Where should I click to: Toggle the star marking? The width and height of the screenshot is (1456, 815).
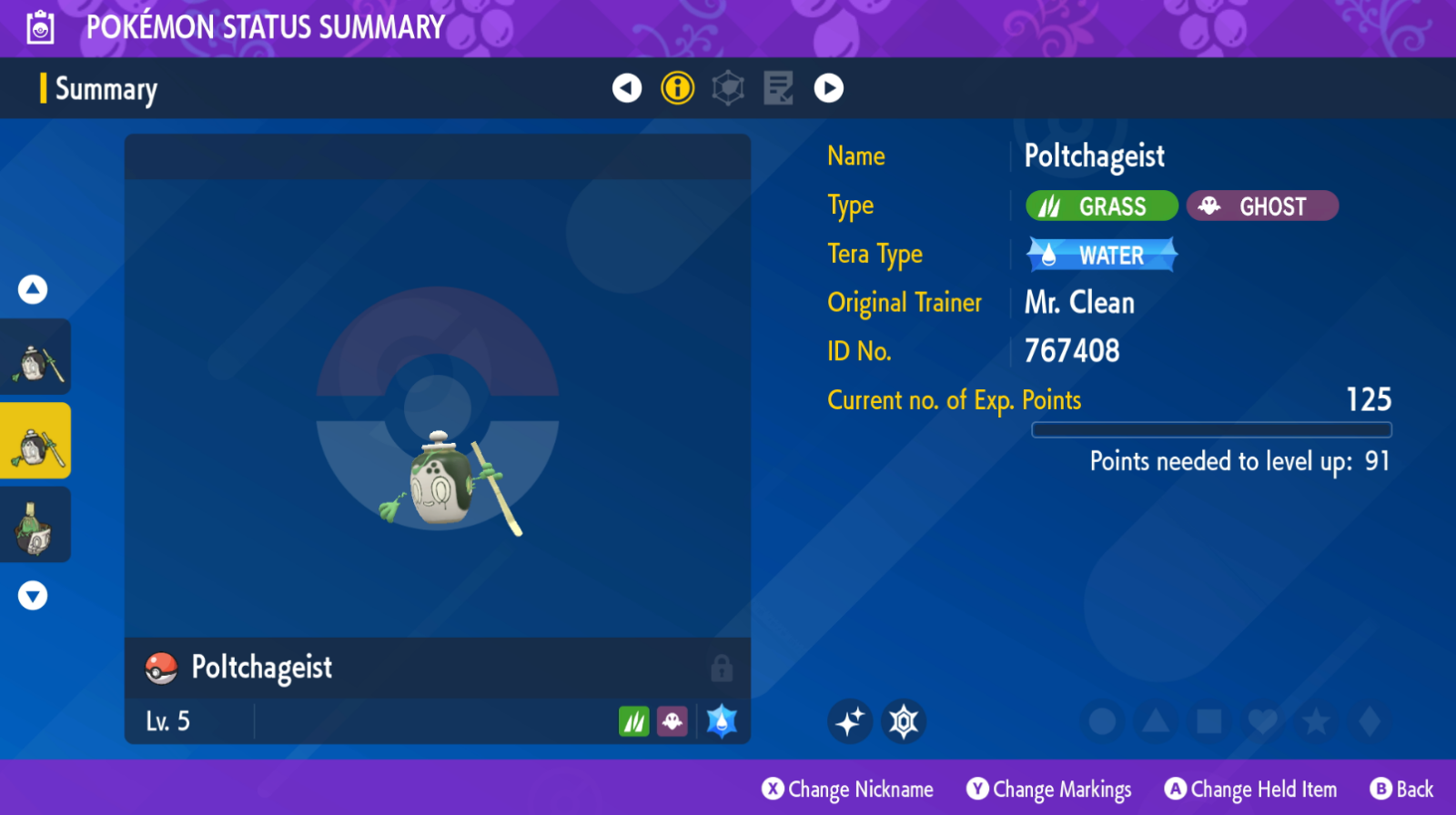click(x=1316, y=722)
